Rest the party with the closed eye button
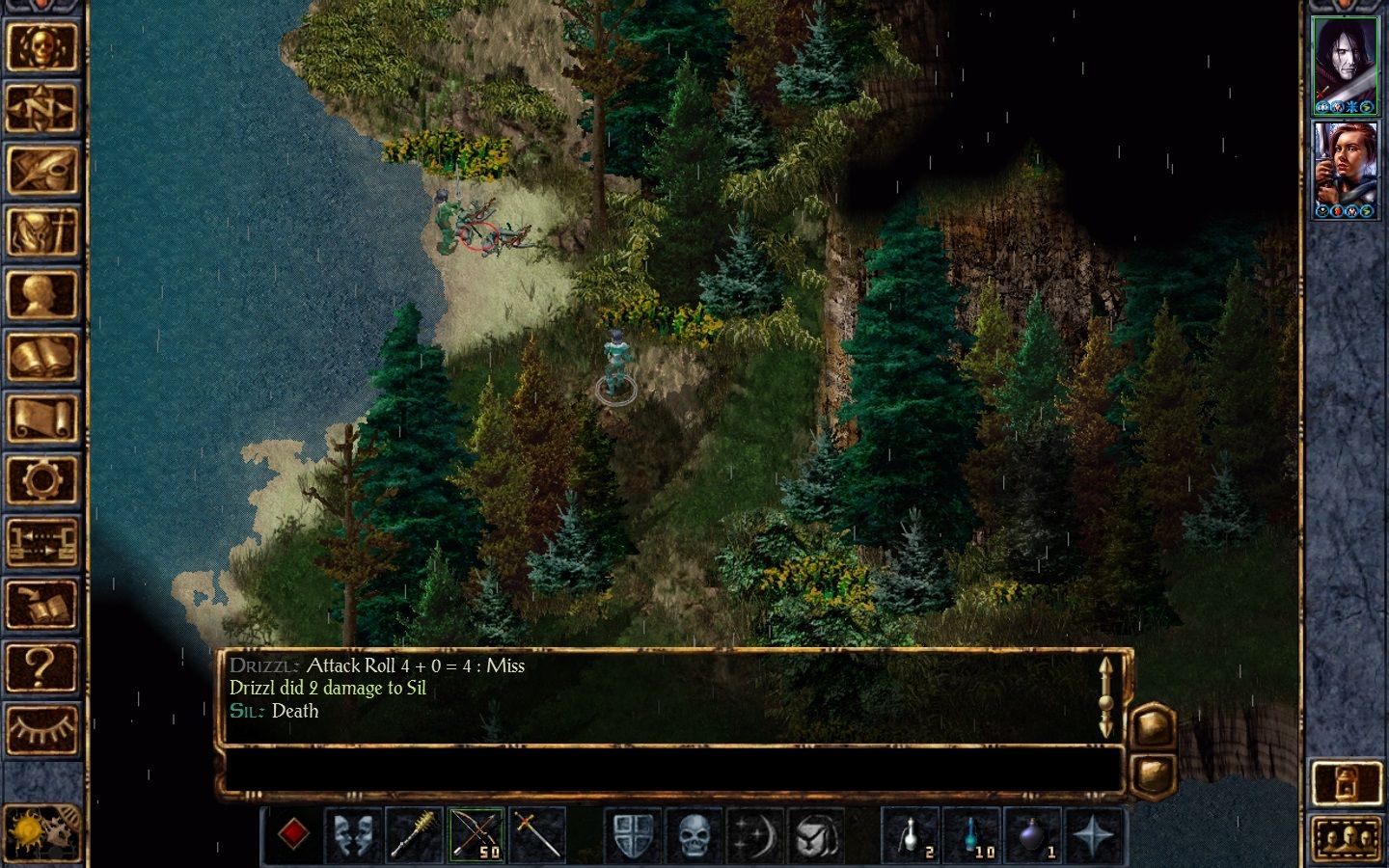Viewport: 1389px width, 868px height. pos(41,729)
